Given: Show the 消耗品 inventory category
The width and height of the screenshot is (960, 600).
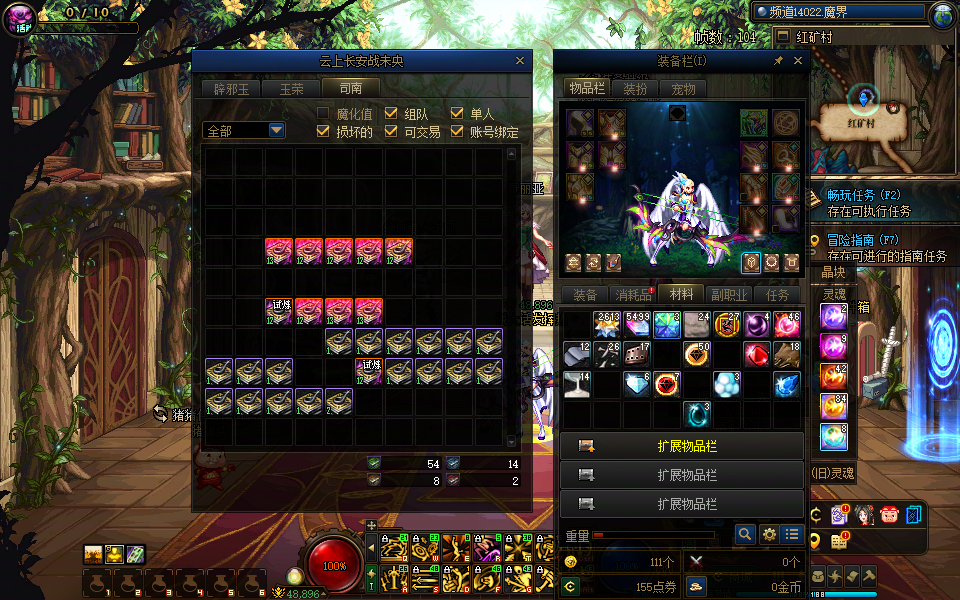Looking at the screenshot, I should (633, 295).
